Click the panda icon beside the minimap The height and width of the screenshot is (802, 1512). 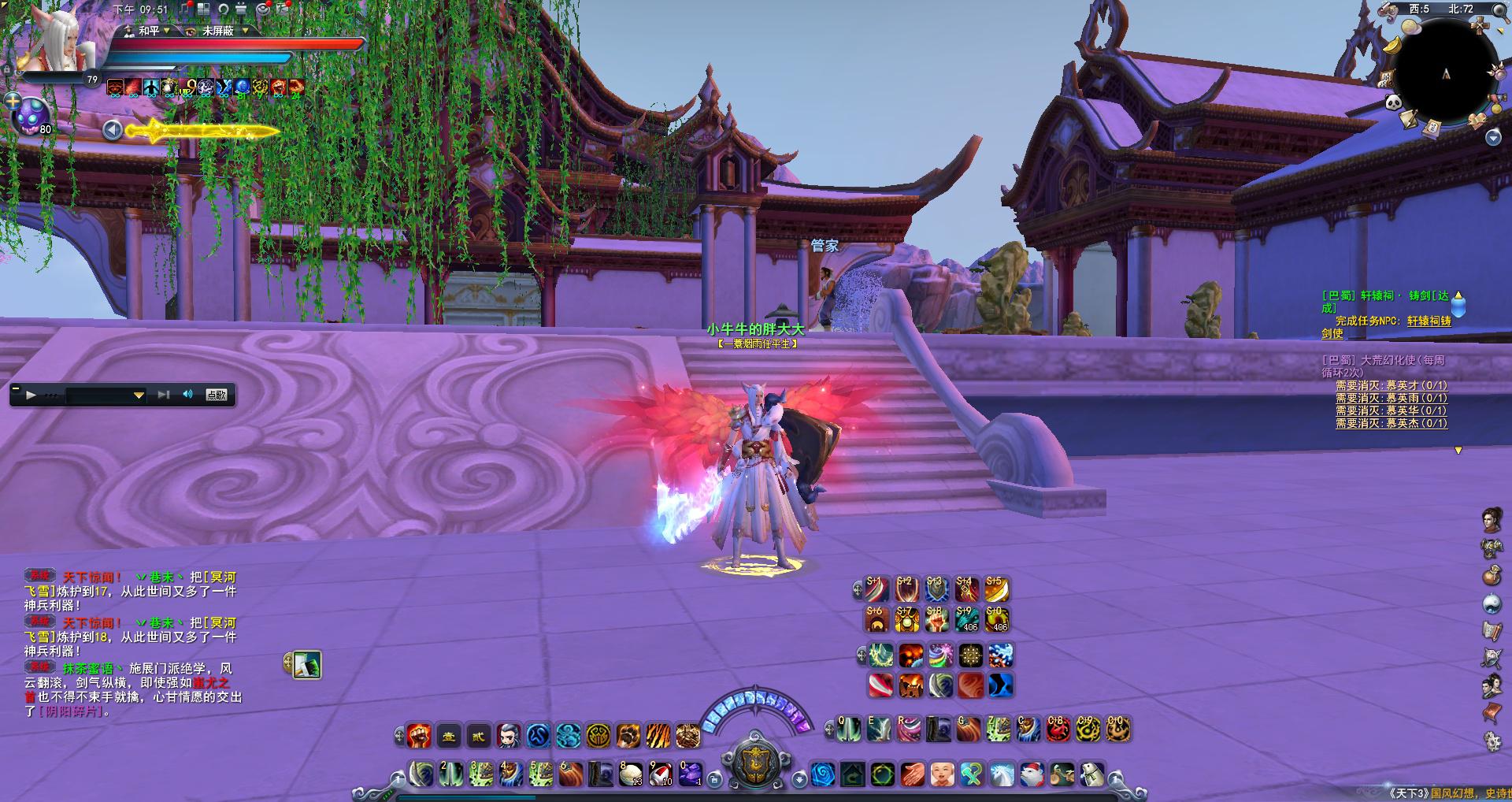click(1393, 102)
